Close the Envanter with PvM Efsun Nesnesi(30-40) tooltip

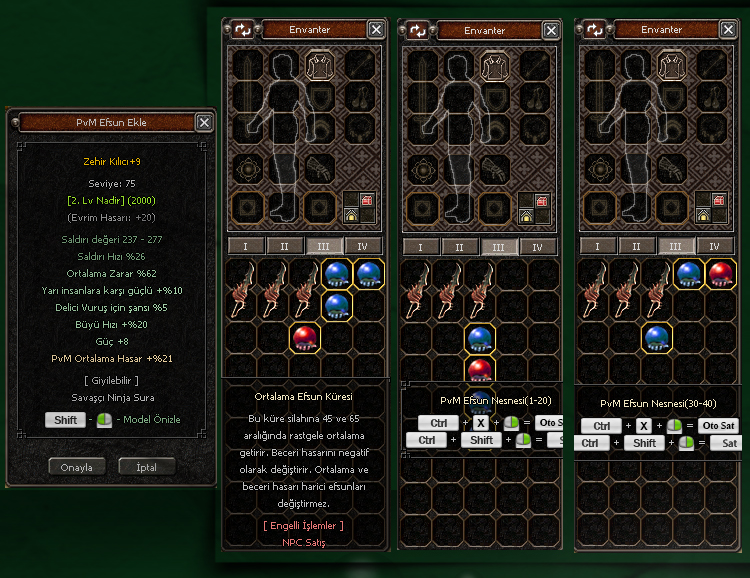[x=726, y=30]
